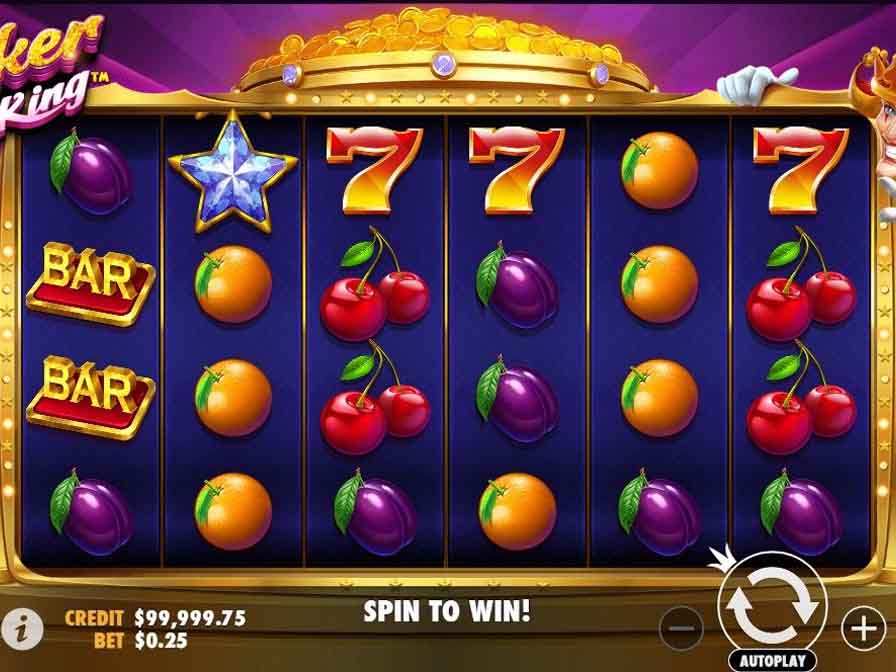
Task: Decrease the bet with the minus button
Action: [x=683, y=629]
